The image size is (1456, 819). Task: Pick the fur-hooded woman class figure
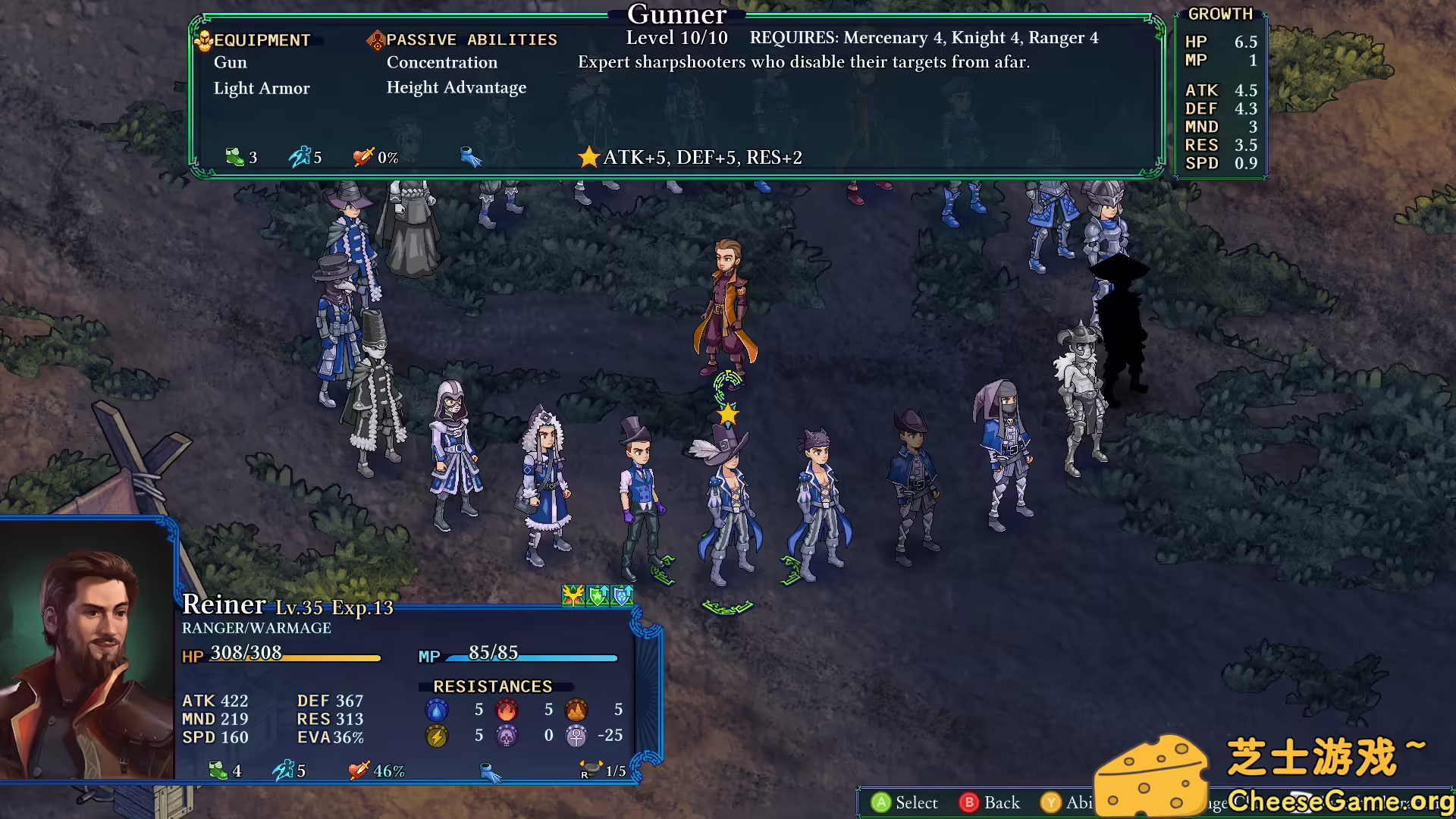545,485
